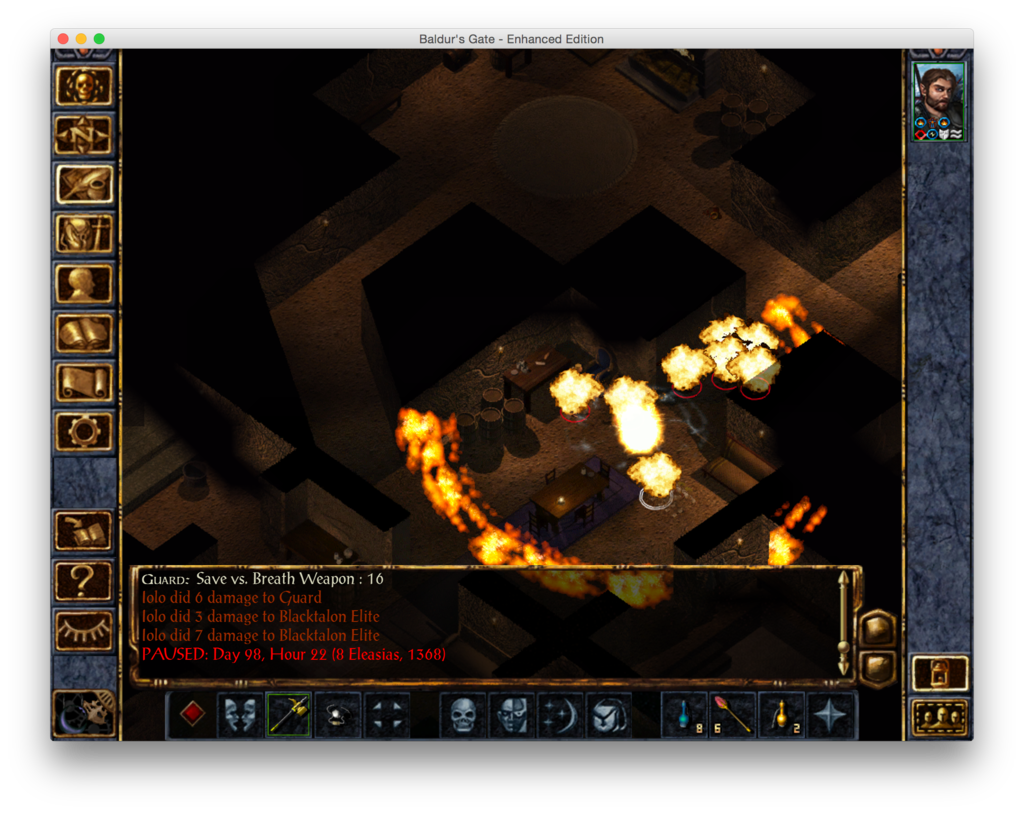Image resolution: width=1024 pixels, height=813 pixels.
Task: Use the wand quick item slot
Action: click(x=733, y=715)
